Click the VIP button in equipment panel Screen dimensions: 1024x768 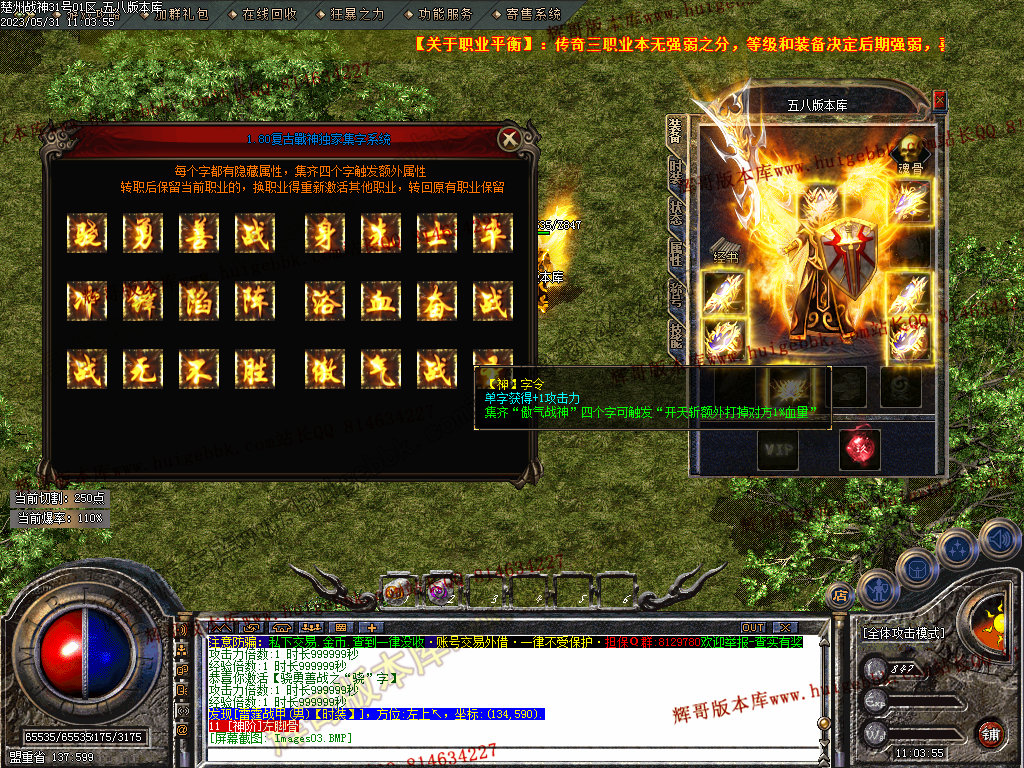click(x=777, y=450)
